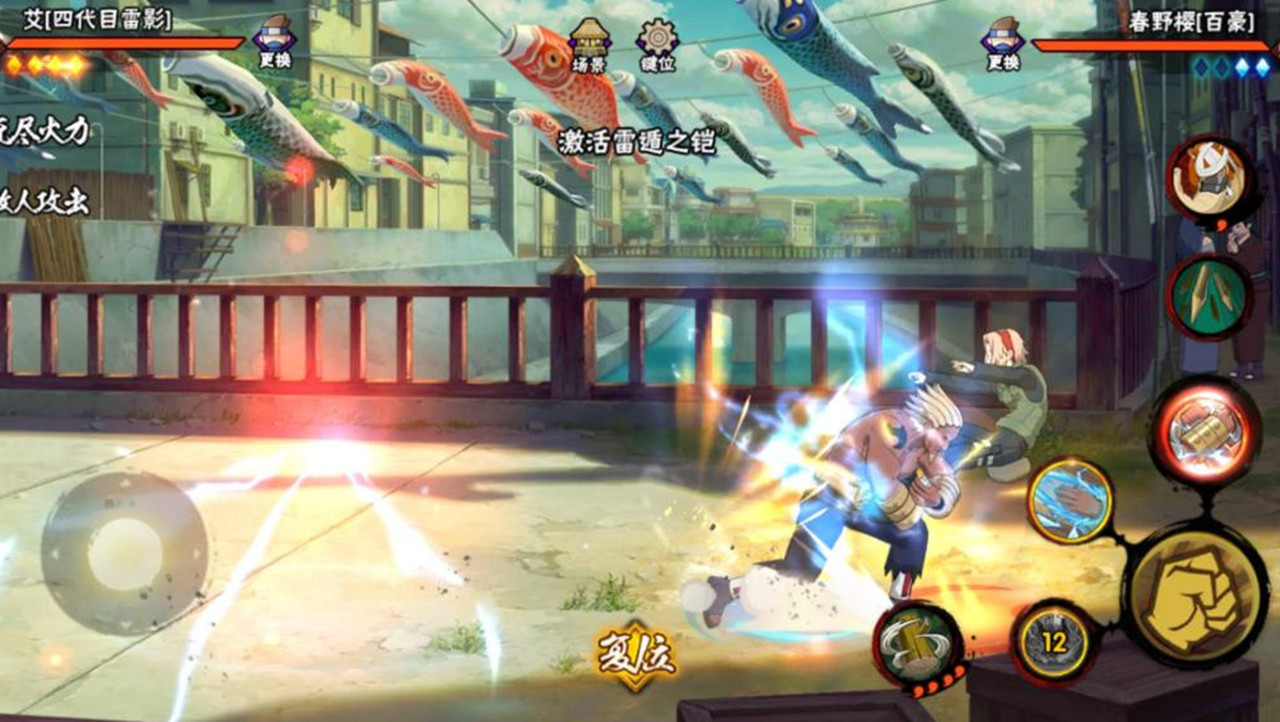Tap the skill icon showing cooldown 12
Image resolution: width=1280 pixels, height=722 pixels.
coord(1055,643)
